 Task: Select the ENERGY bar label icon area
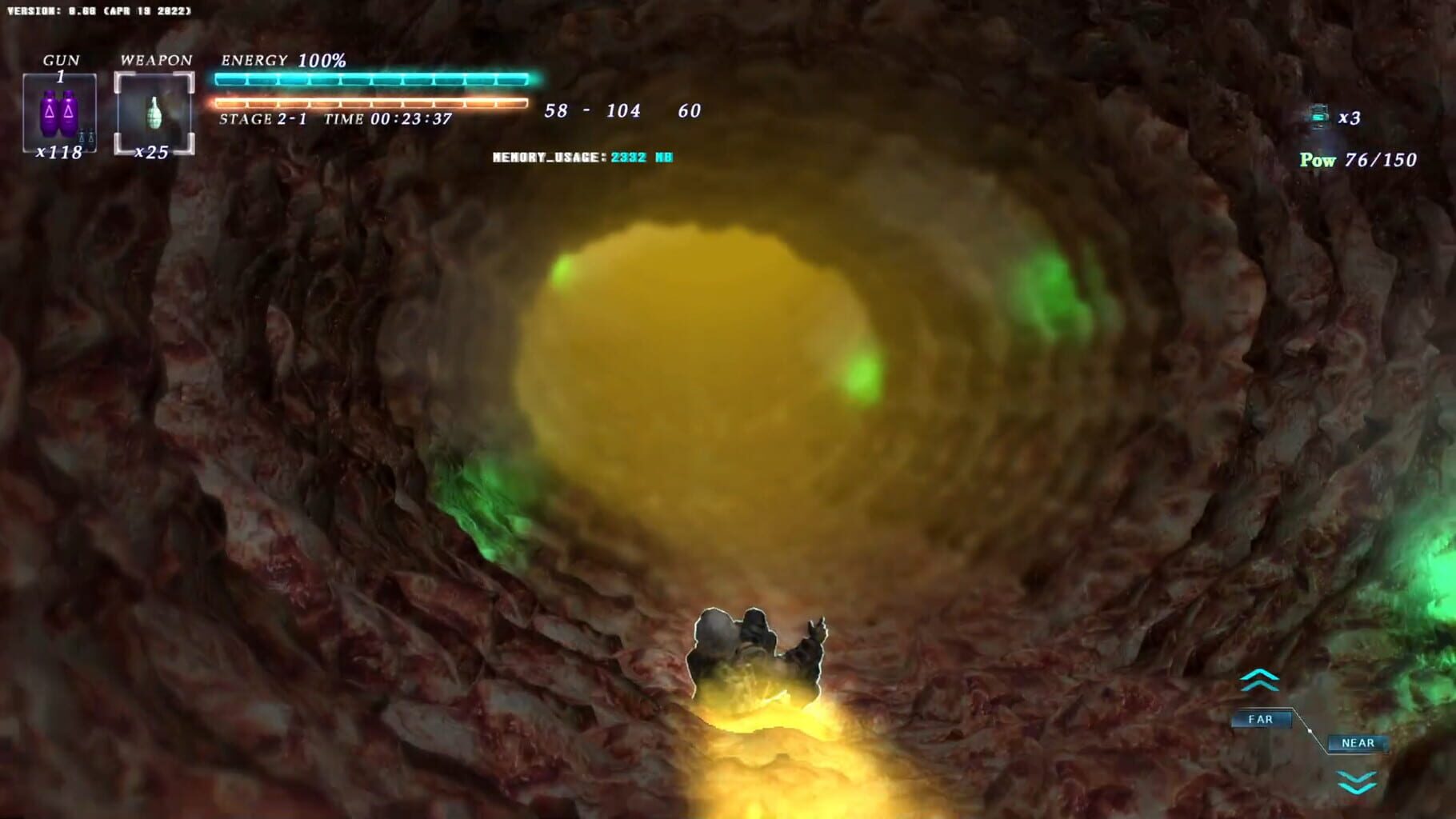(x=254, y=60)
